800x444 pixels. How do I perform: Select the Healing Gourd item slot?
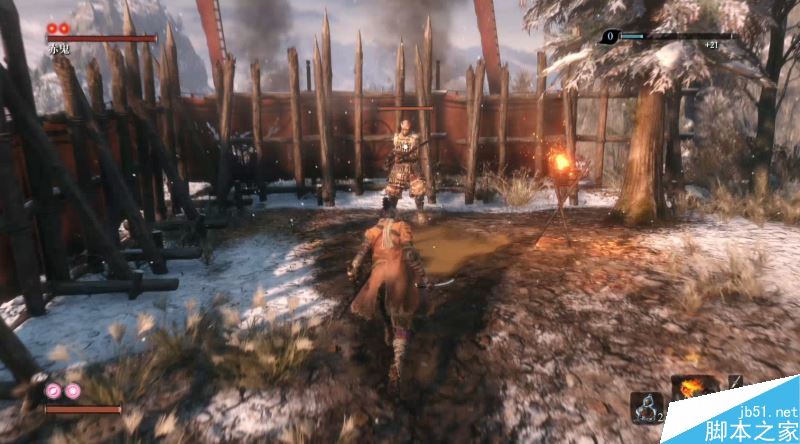(645, 406)
